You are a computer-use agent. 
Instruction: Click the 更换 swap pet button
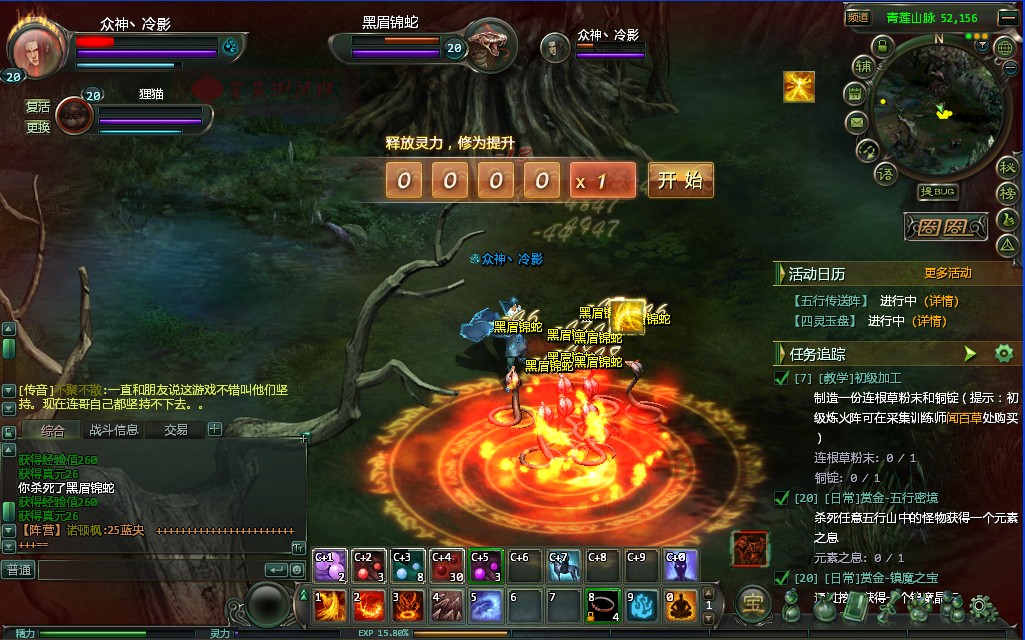[38, 127]
